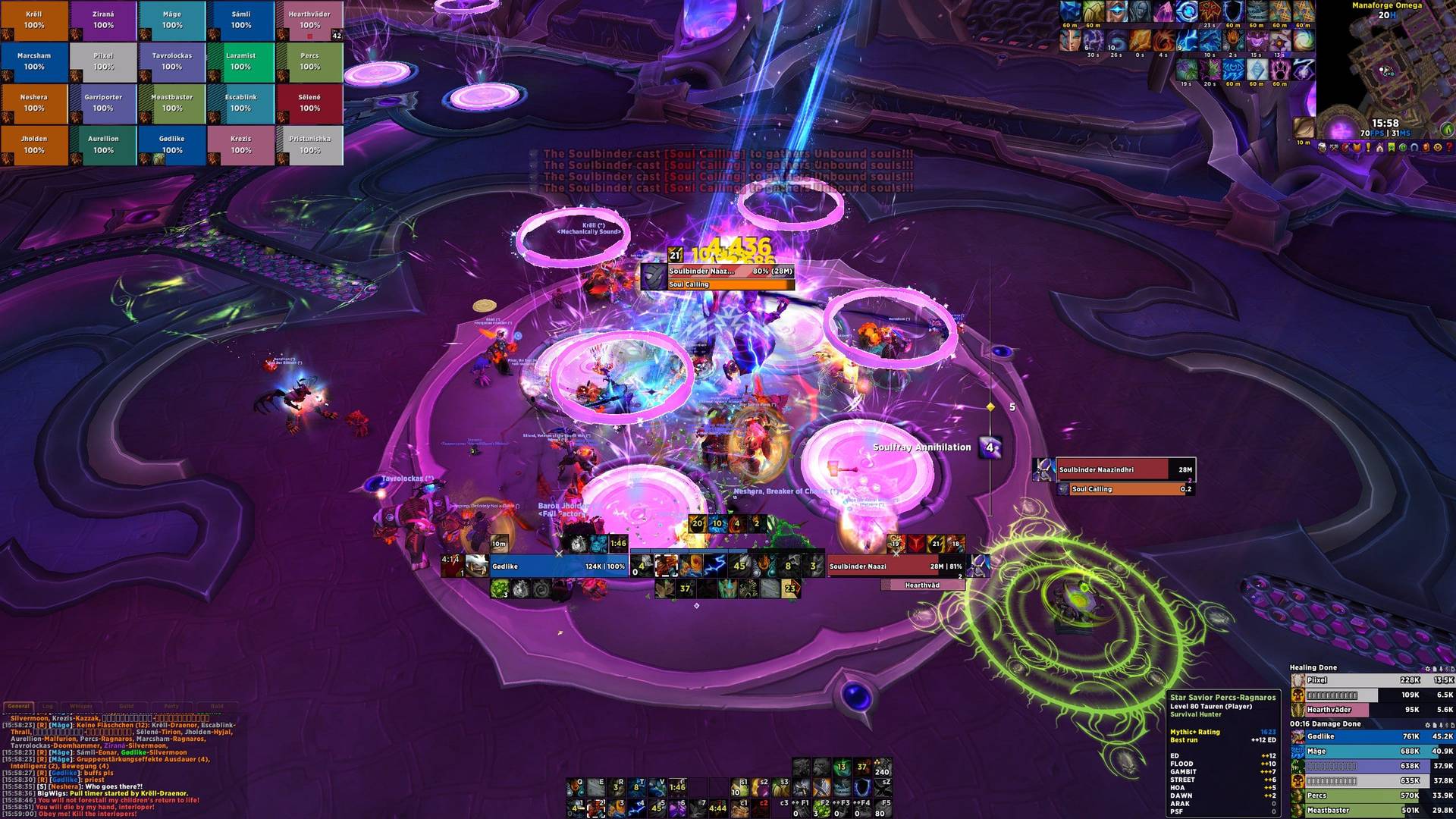Select Pristunishka's raid frame
The image size is (1456, 819).
(309, 146)
